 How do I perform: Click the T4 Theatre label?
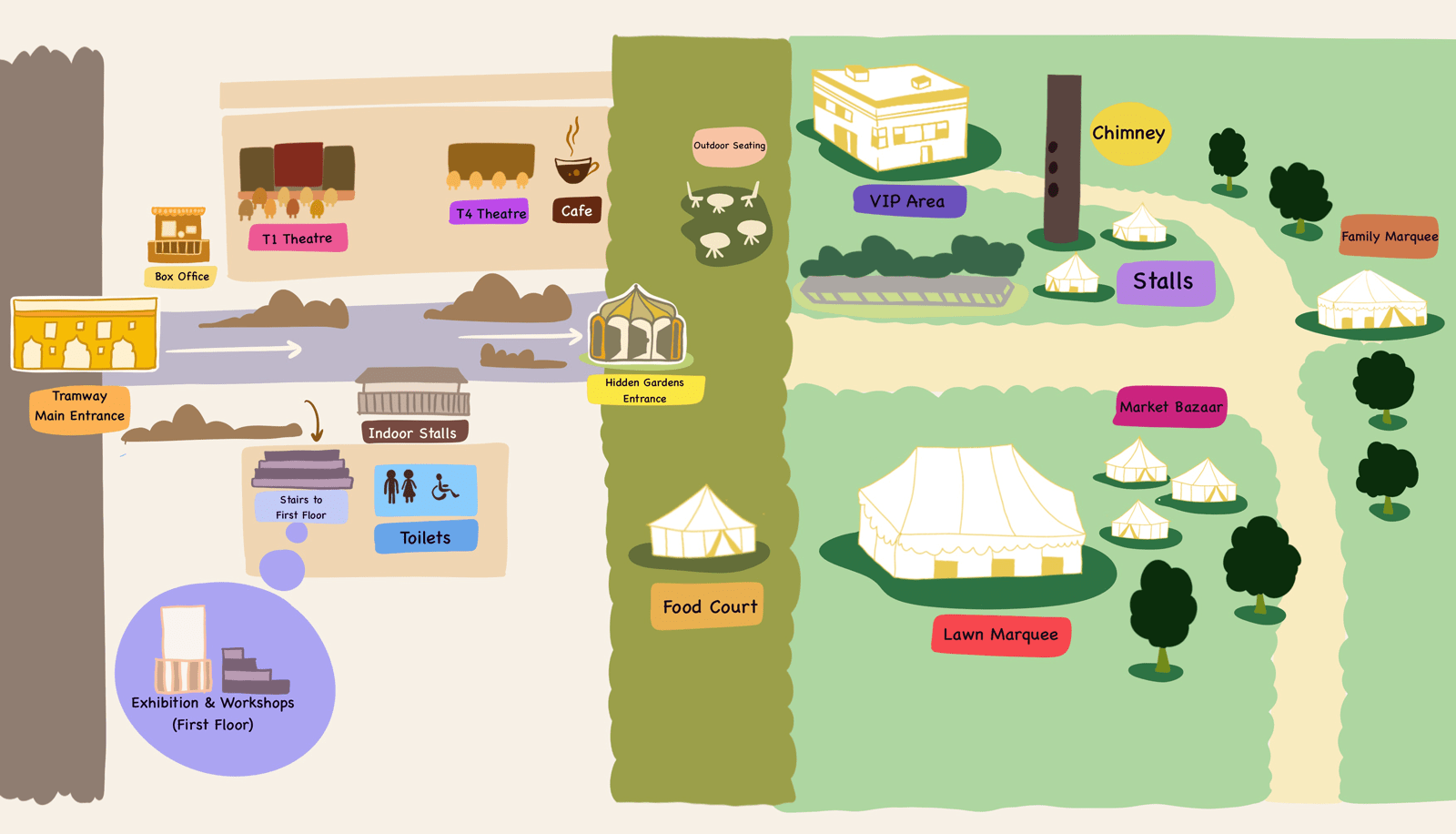[x=490, y=213]
